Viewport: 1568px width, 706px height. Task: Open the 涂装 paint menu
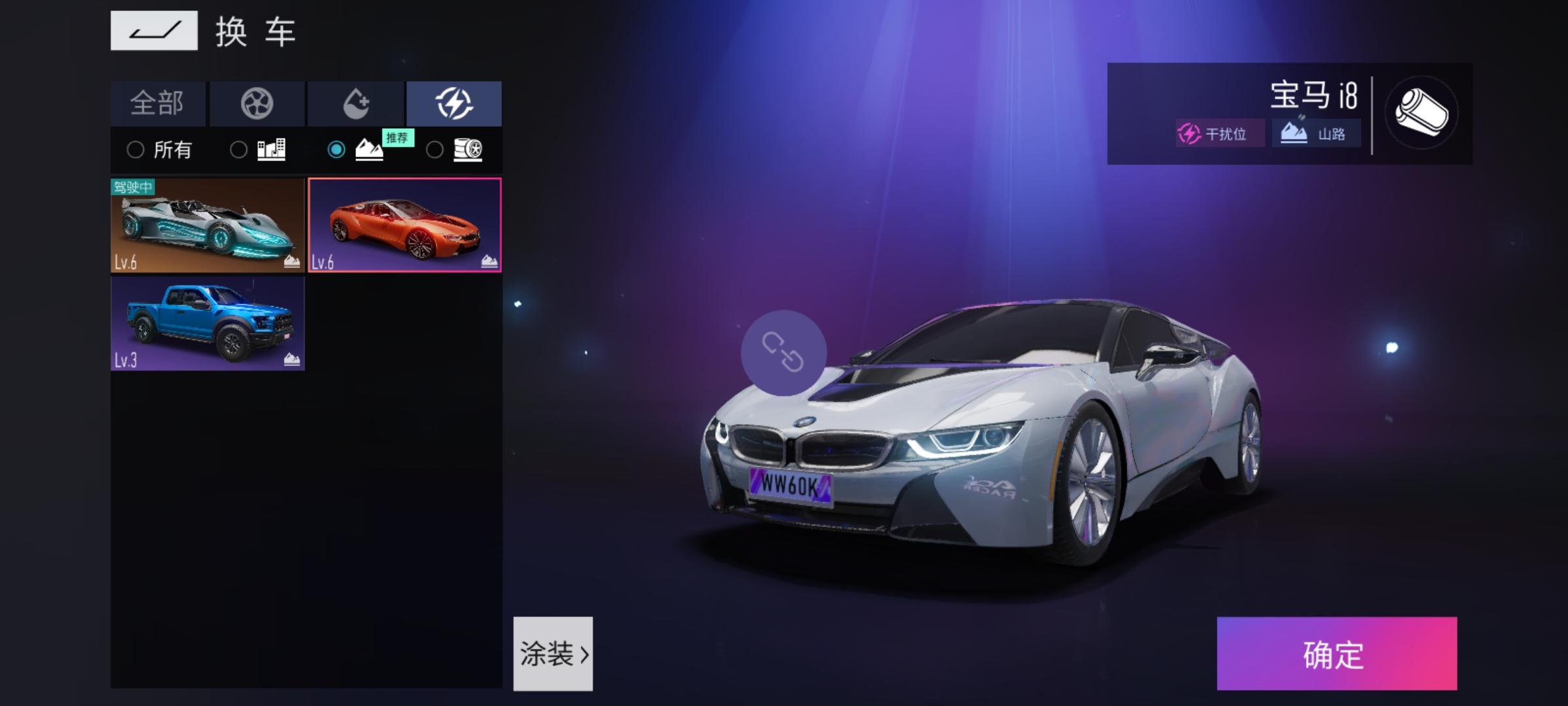click(553, 654)
